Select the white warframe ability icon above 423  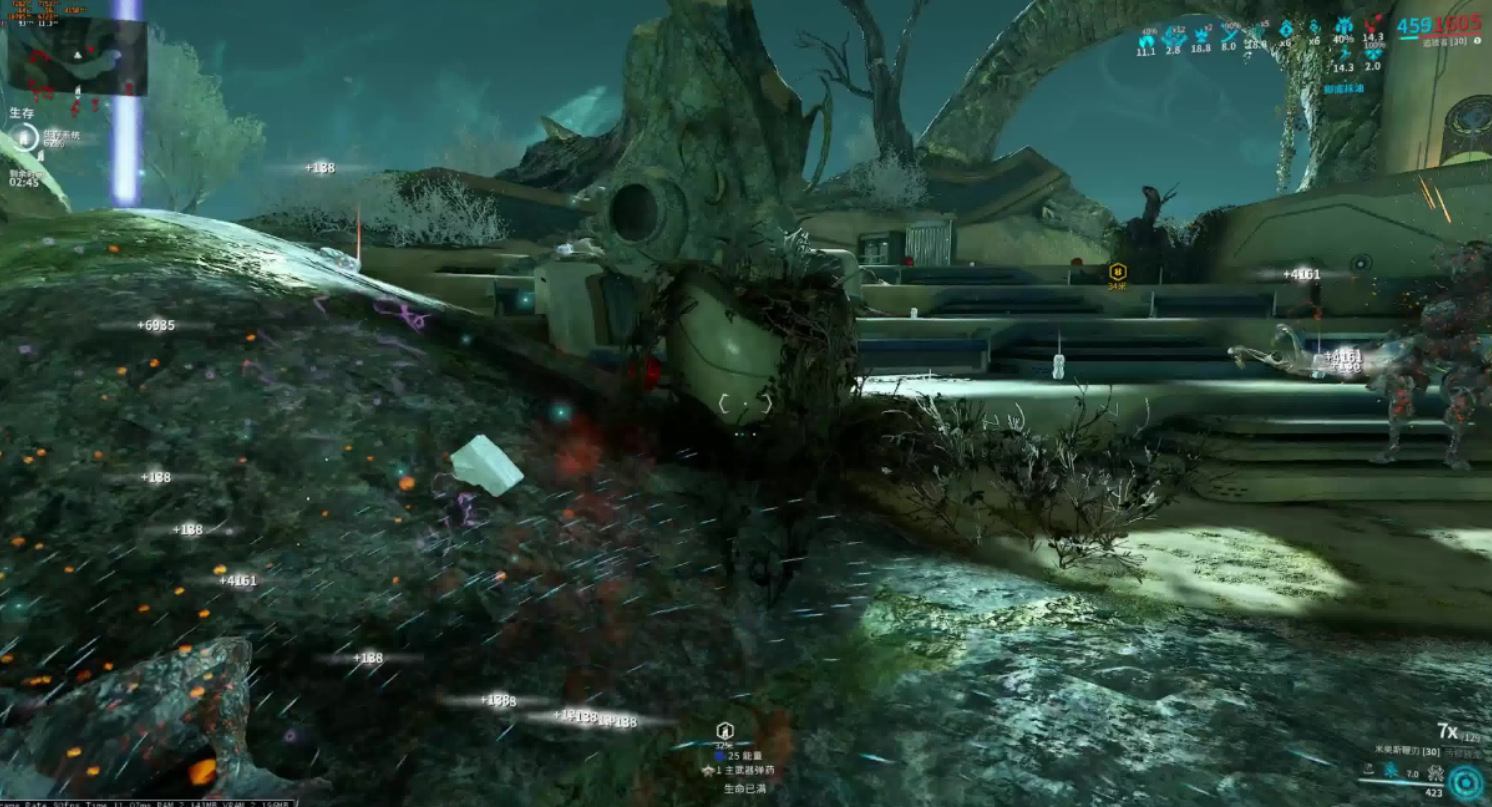(x=1435, y=773)
